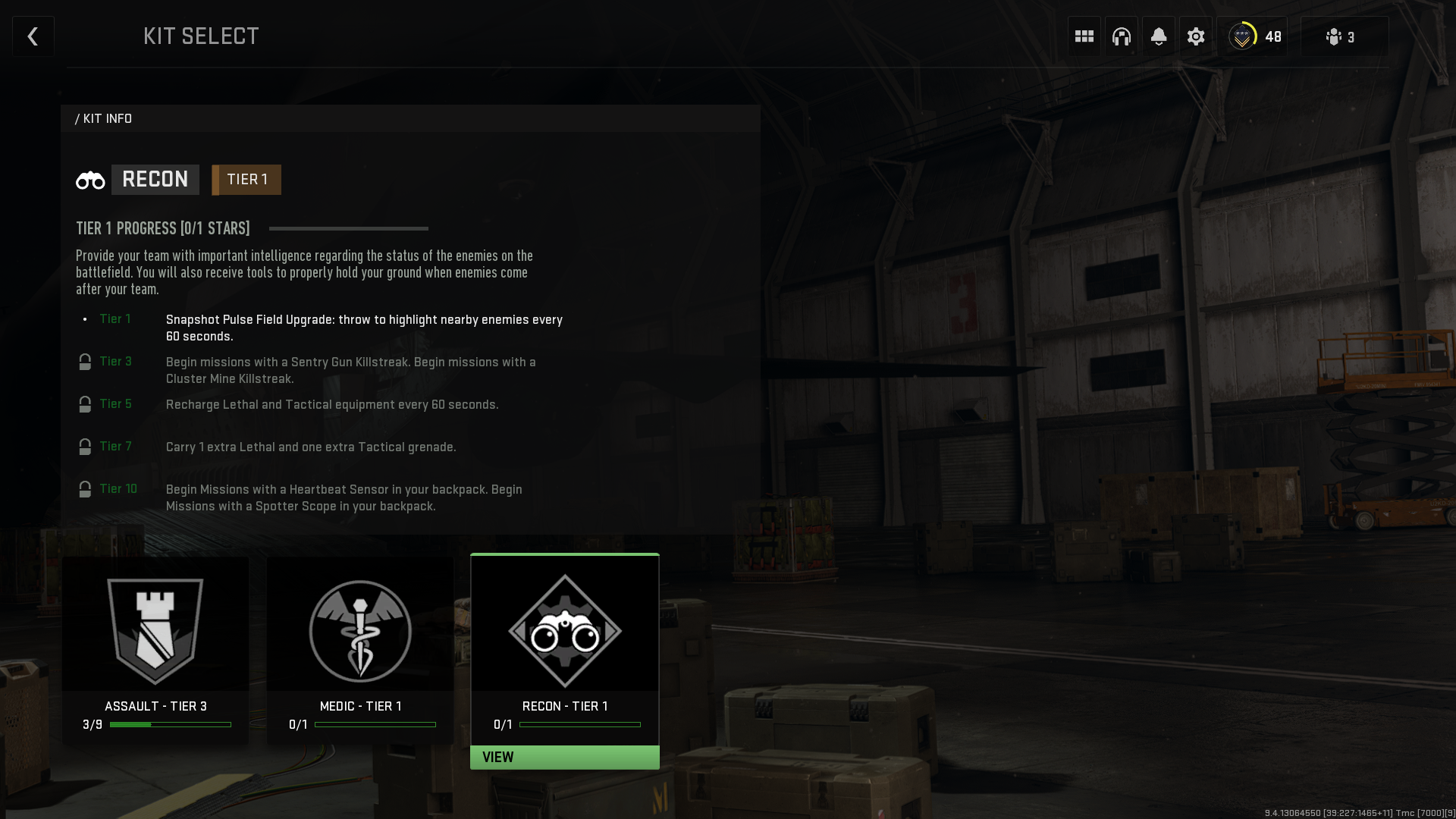The width and height of the screenshot is (1456, 819).
Task: Open the channels grid icon
Action: (x=1084, y=36)
